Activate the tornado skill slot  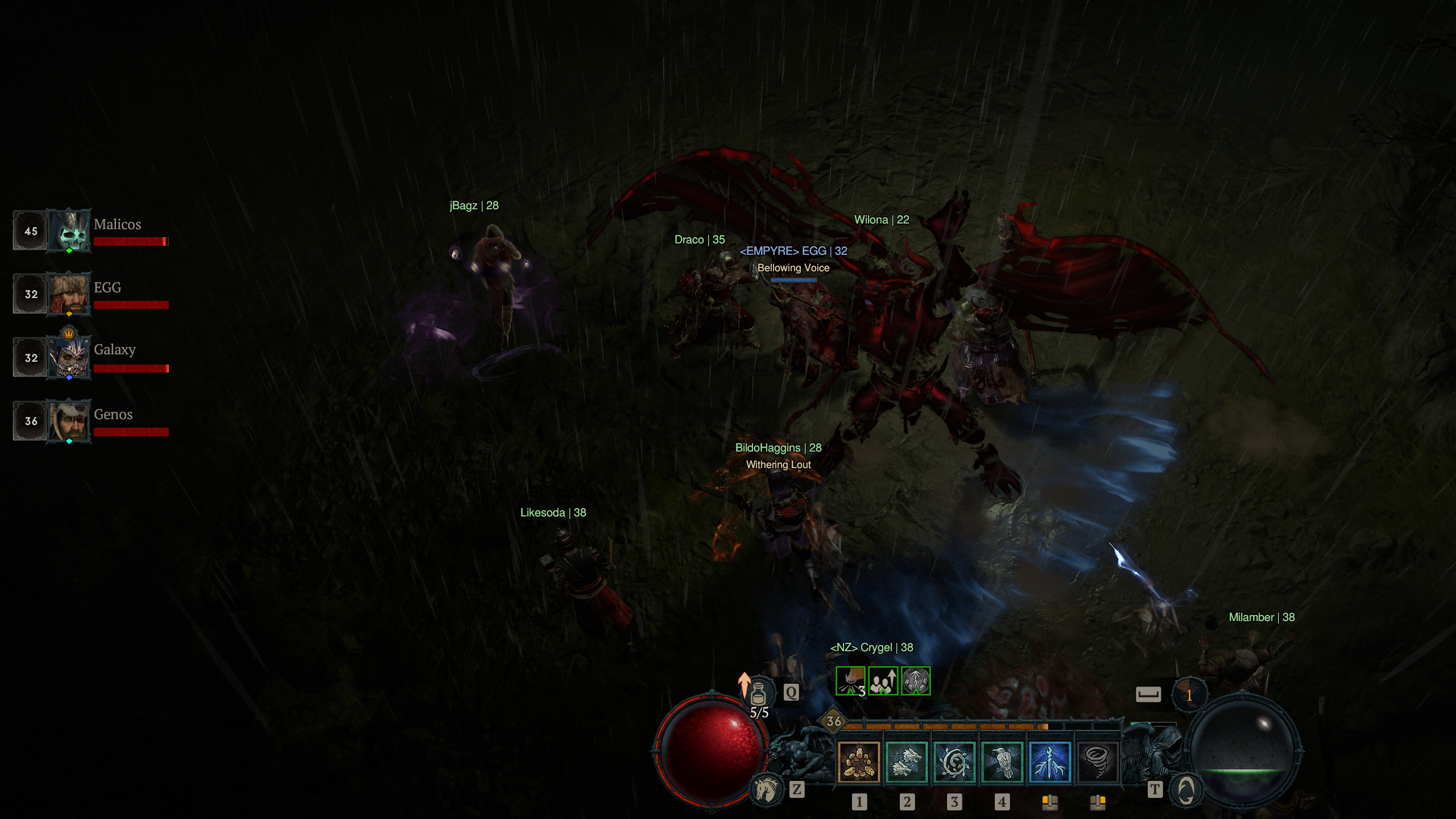[x=1097, y=762]
